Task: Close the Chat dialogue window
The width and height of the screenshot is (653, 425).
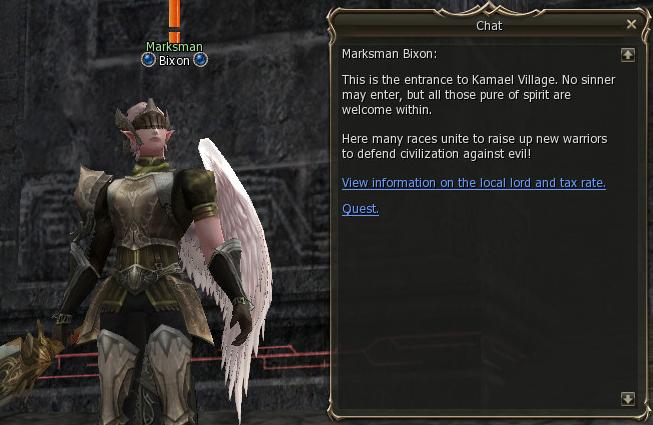Action: coord(631,24)
